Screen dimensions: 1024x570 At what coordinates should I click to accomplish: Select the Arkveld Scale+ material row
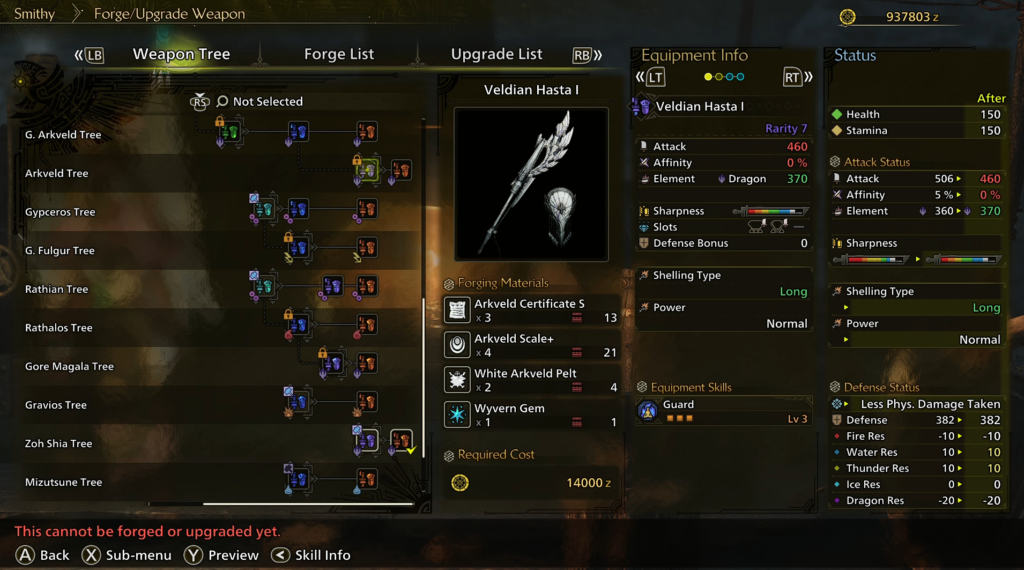pos(531,345)
